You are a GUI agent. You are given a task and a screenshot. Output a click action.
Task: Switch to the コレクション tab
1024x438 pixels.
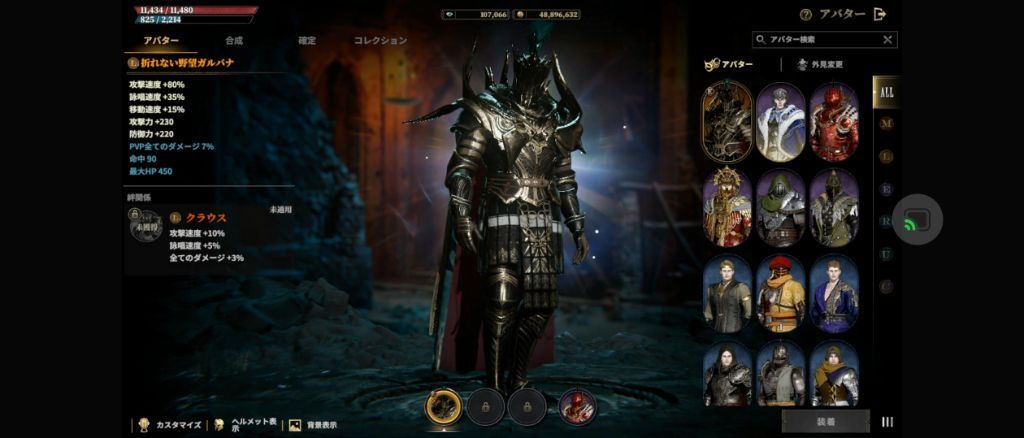pyautogui.click(x=380, y=41)
